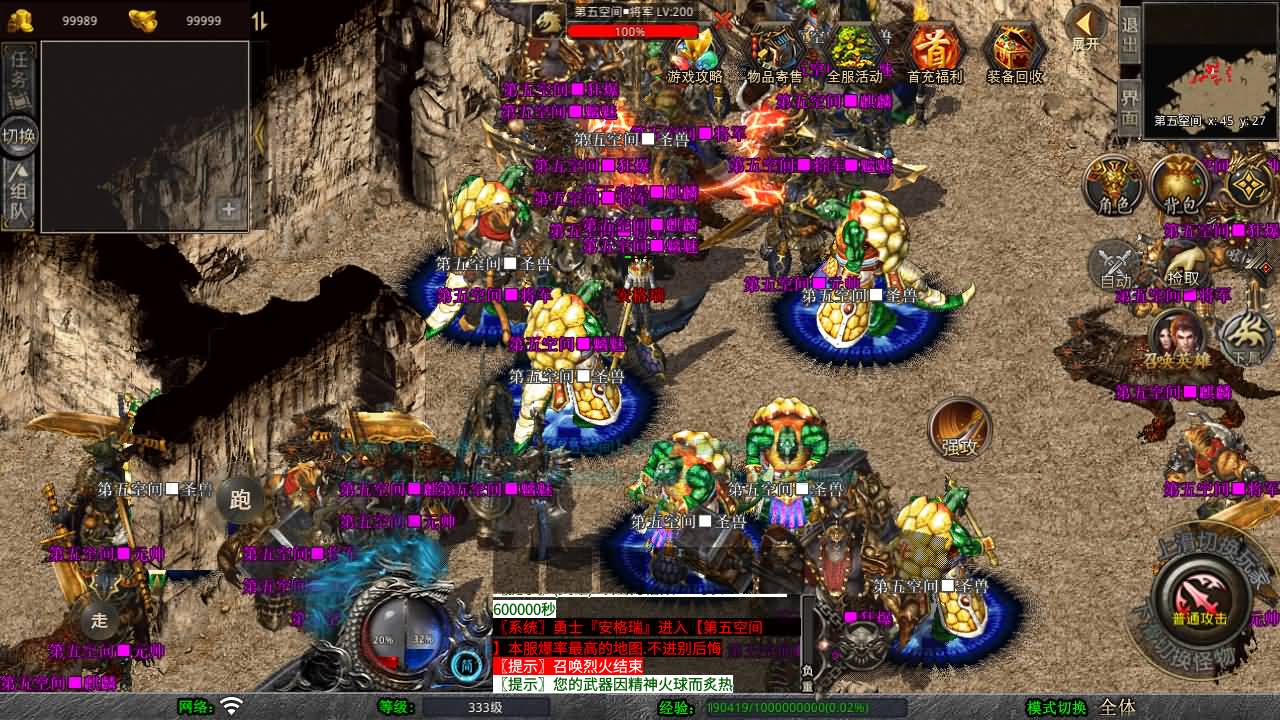Open the 背包 backpack

tap(1181, 185)
